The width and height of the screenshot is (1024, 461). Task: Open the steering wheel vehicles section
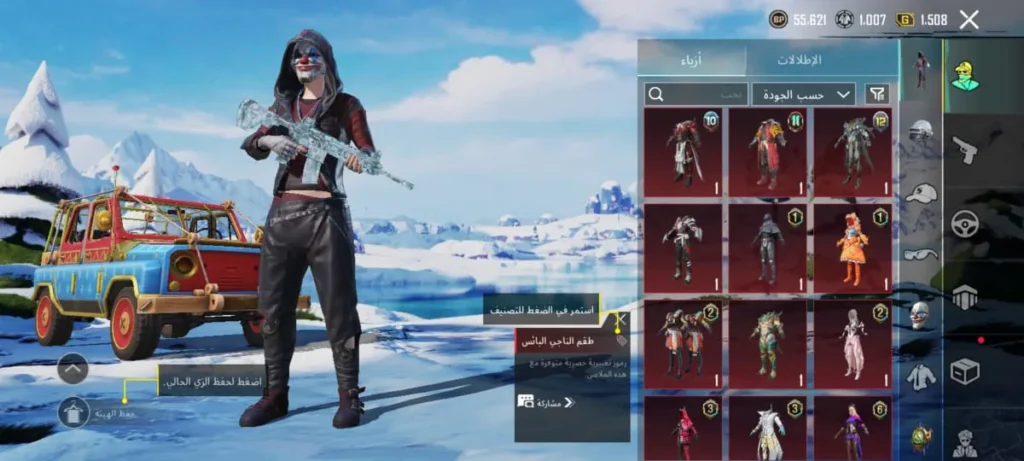click(965, 223)
